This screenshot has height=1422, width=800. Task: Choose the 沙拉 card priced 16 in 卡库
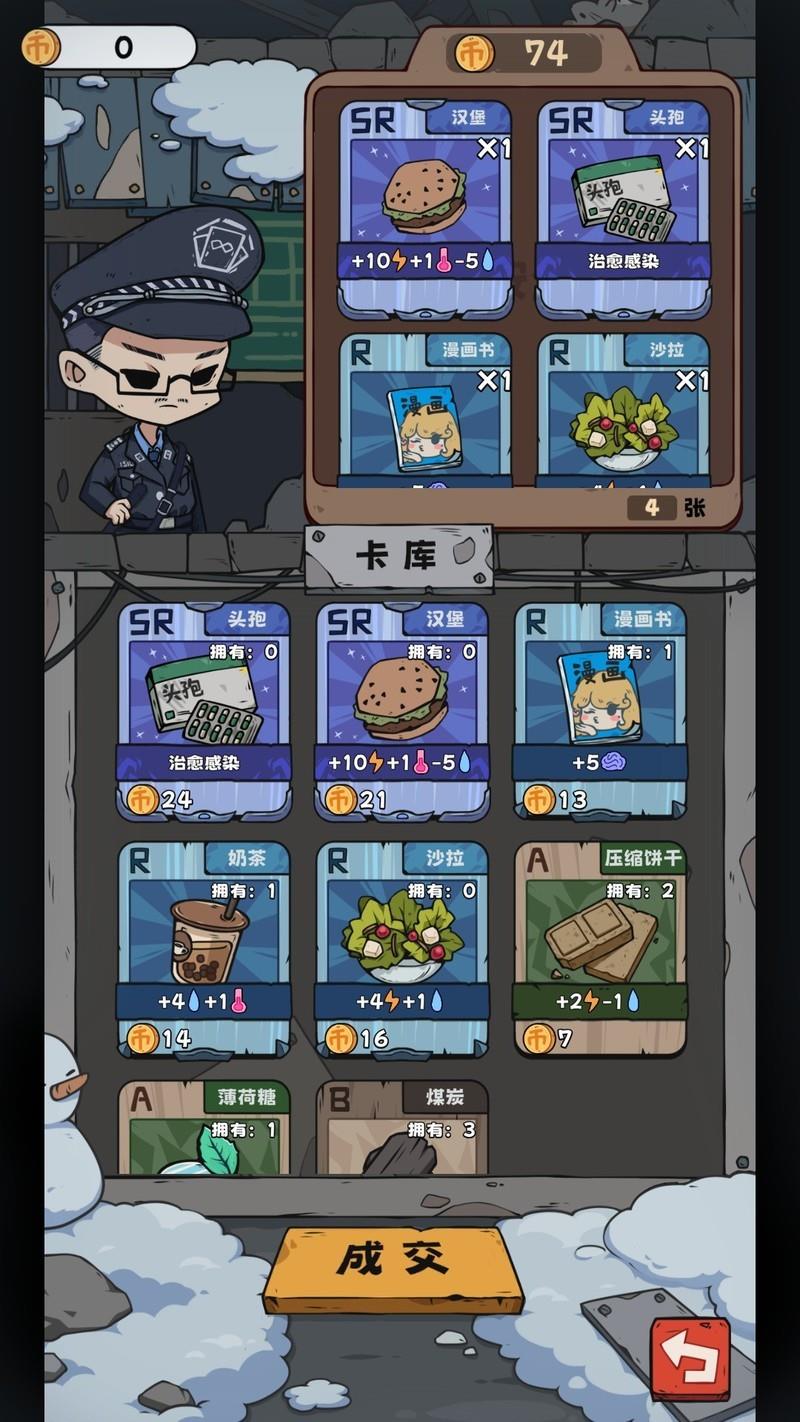click(402, 948)
